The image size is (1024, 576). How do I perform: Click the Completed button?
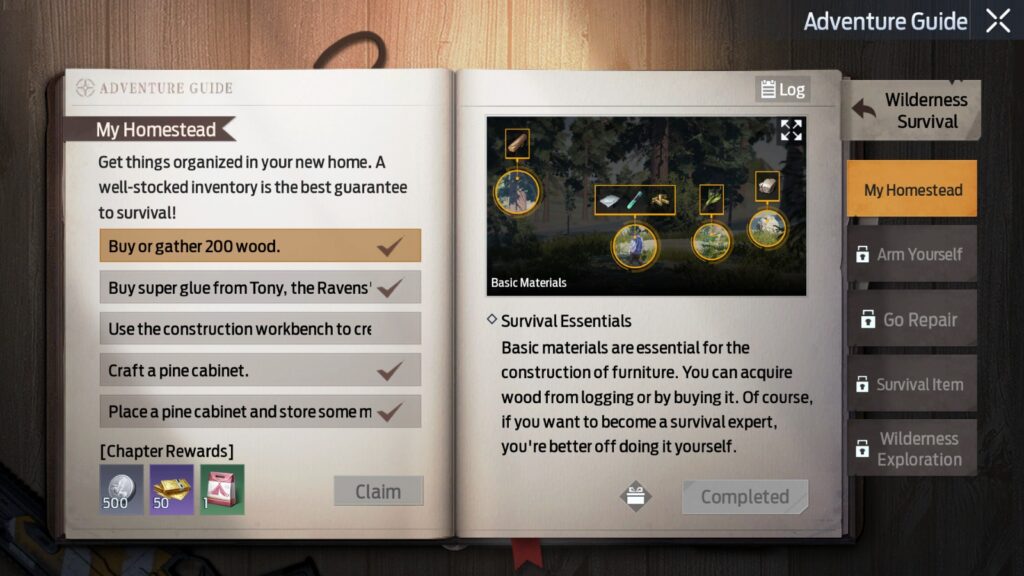pyautogui.click(x=744, y=497)
